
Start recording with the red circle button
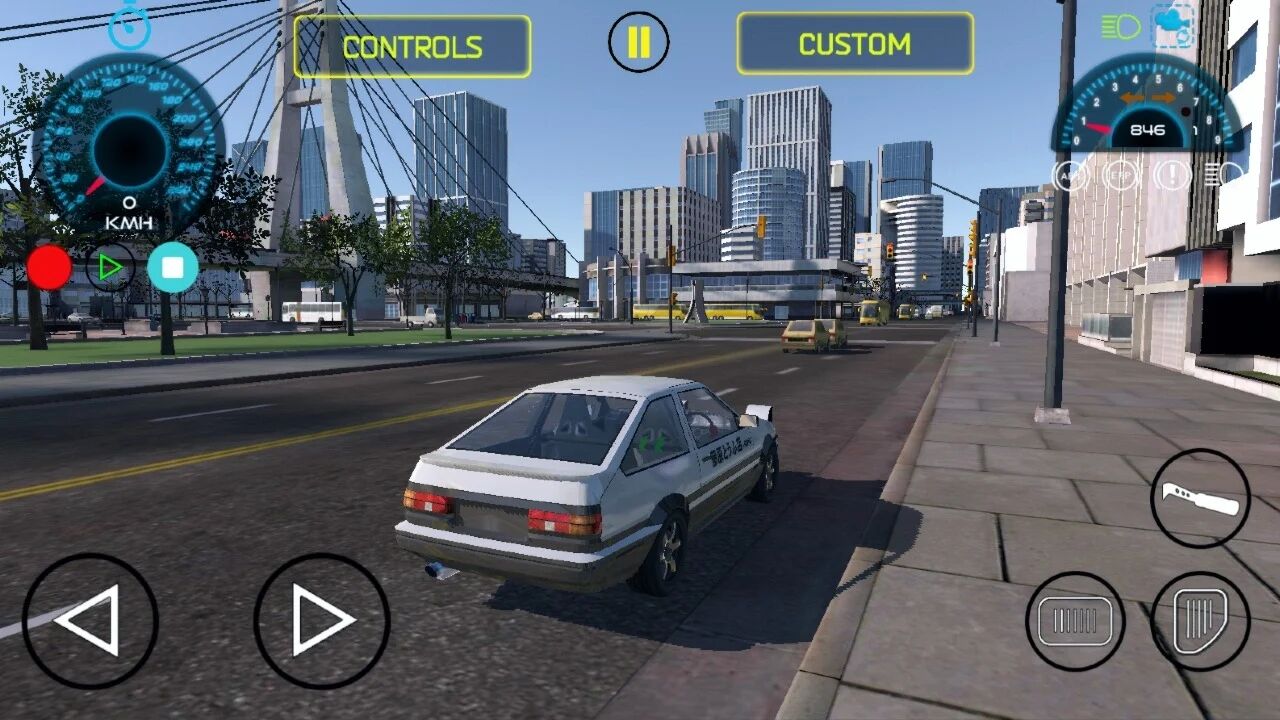click(x=49, y=268)
